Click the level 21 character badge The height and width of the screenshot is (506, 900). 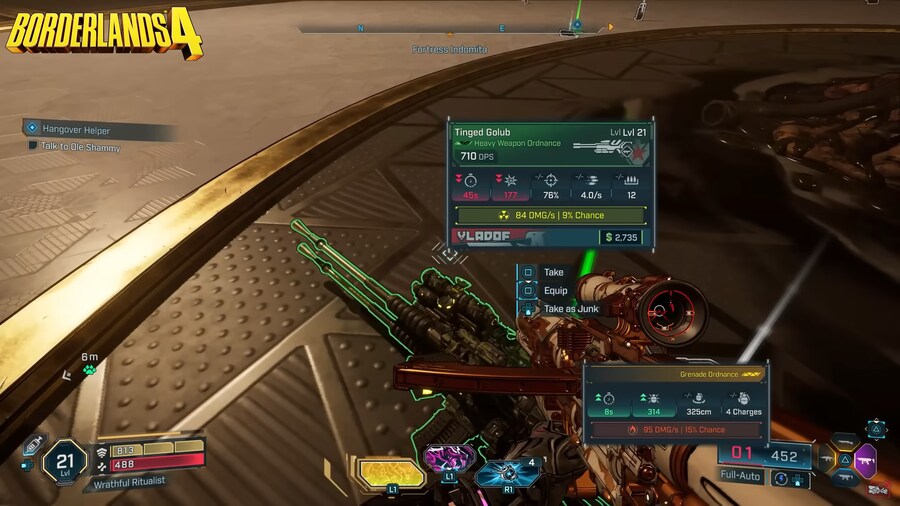(x=64, y=462)
